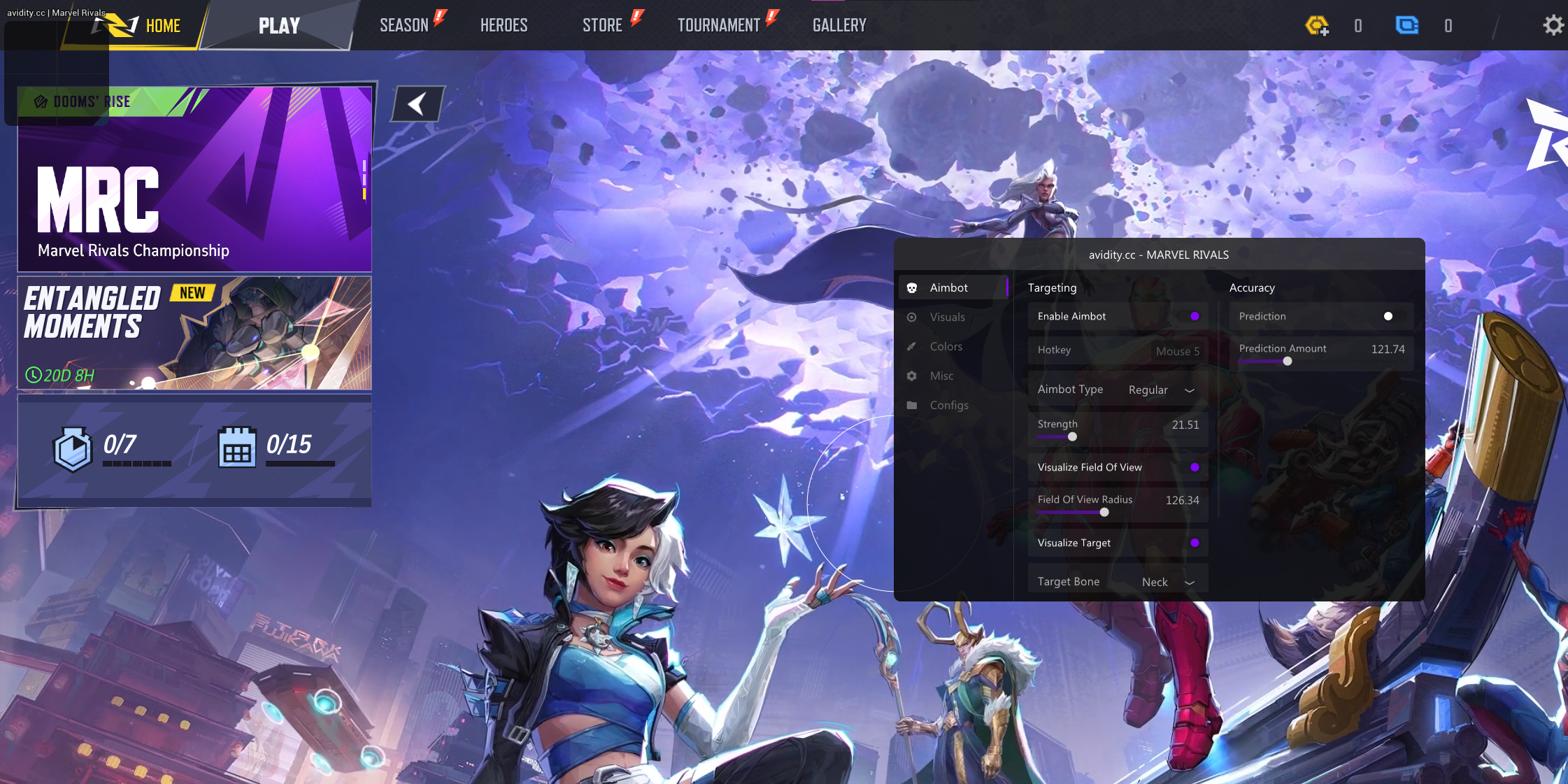Open the Misc section
This screenshot has width=1568, height=784.
tap(941, 376)
